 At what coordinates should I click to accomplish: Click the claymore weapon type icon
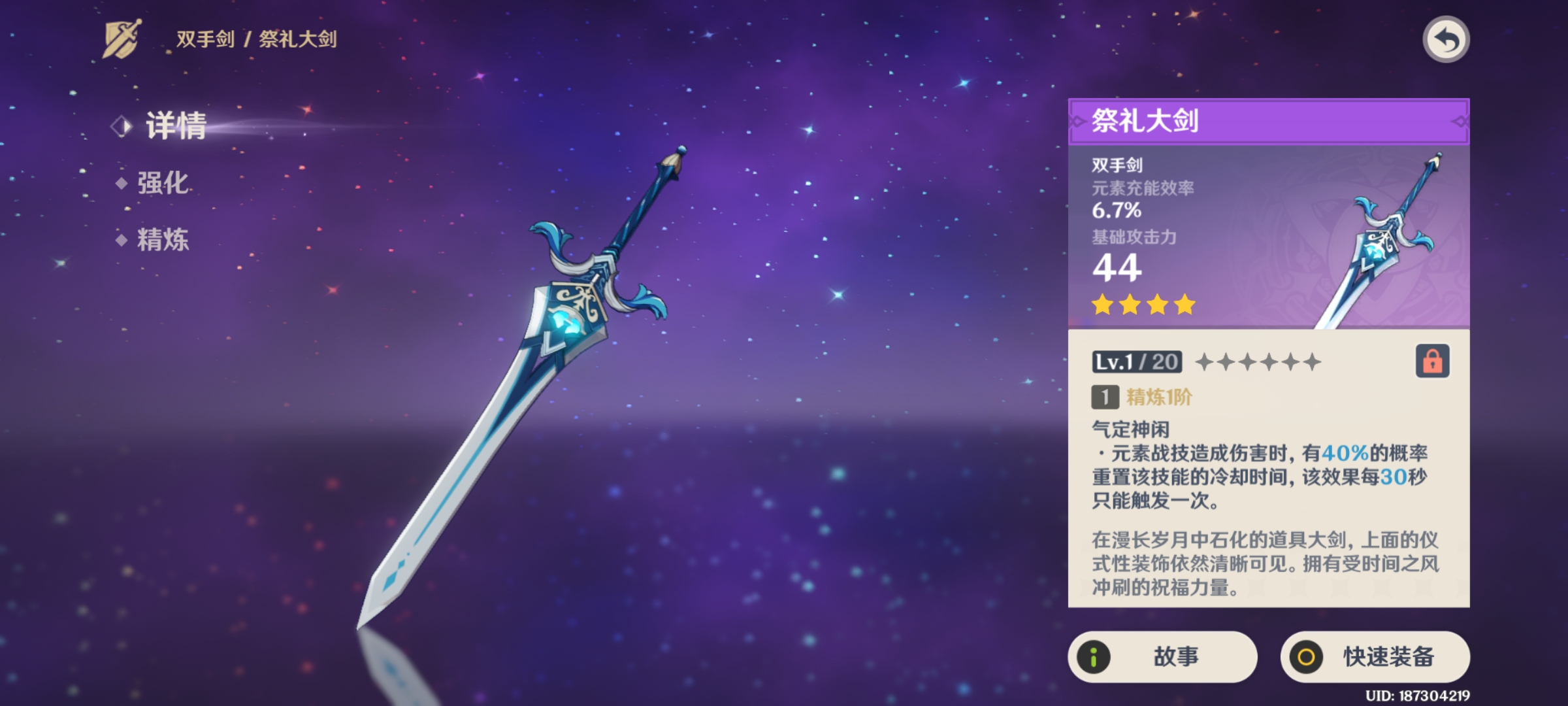(122, 38)
